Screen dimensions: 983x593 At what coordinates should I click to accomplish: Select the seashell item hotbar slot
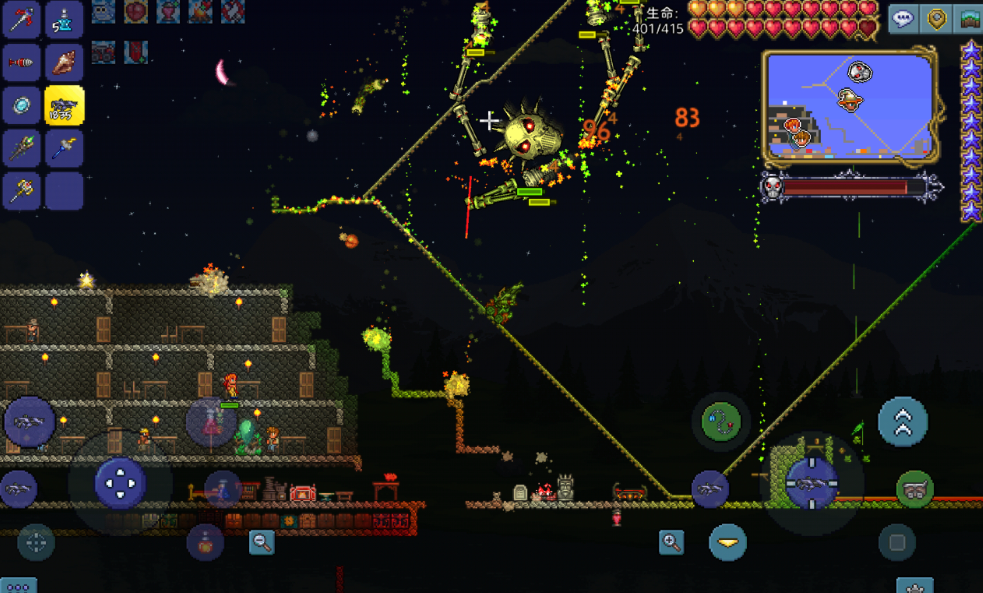[64, 63]
